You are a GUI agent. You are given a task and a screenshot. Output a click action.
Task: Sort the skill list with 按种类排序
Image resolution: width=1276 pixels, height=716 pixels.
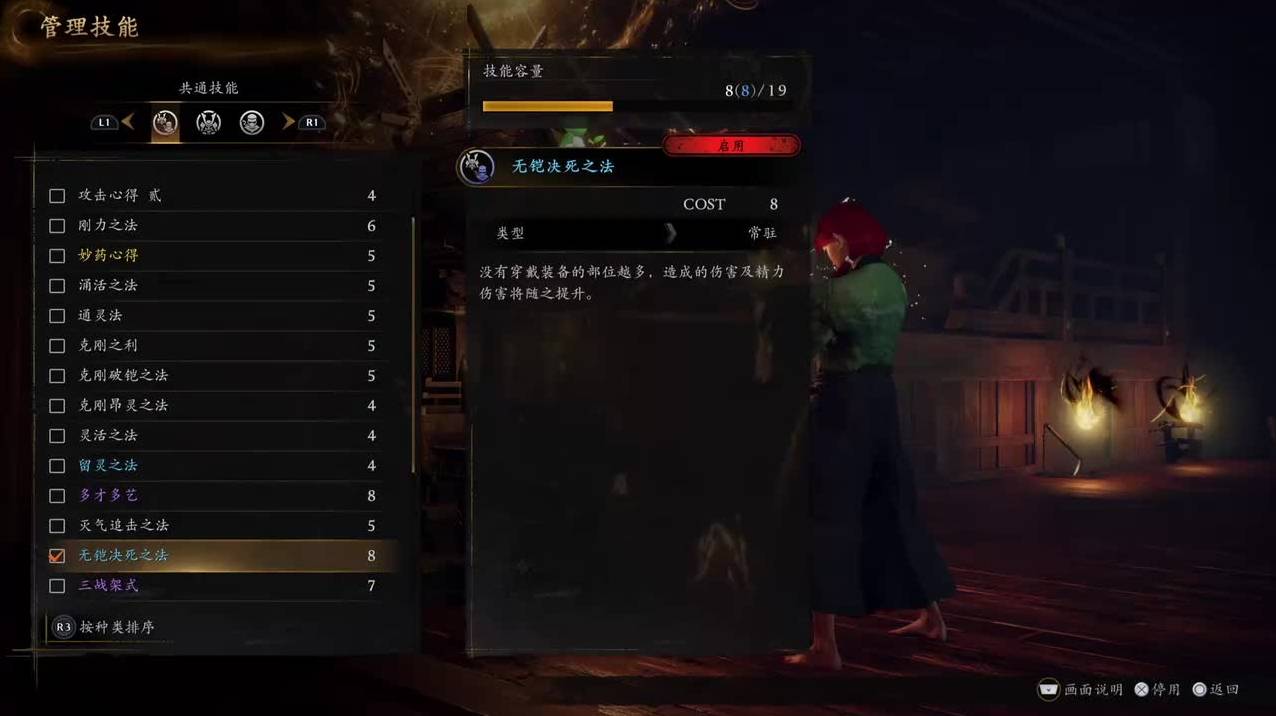tap(117, 627)
